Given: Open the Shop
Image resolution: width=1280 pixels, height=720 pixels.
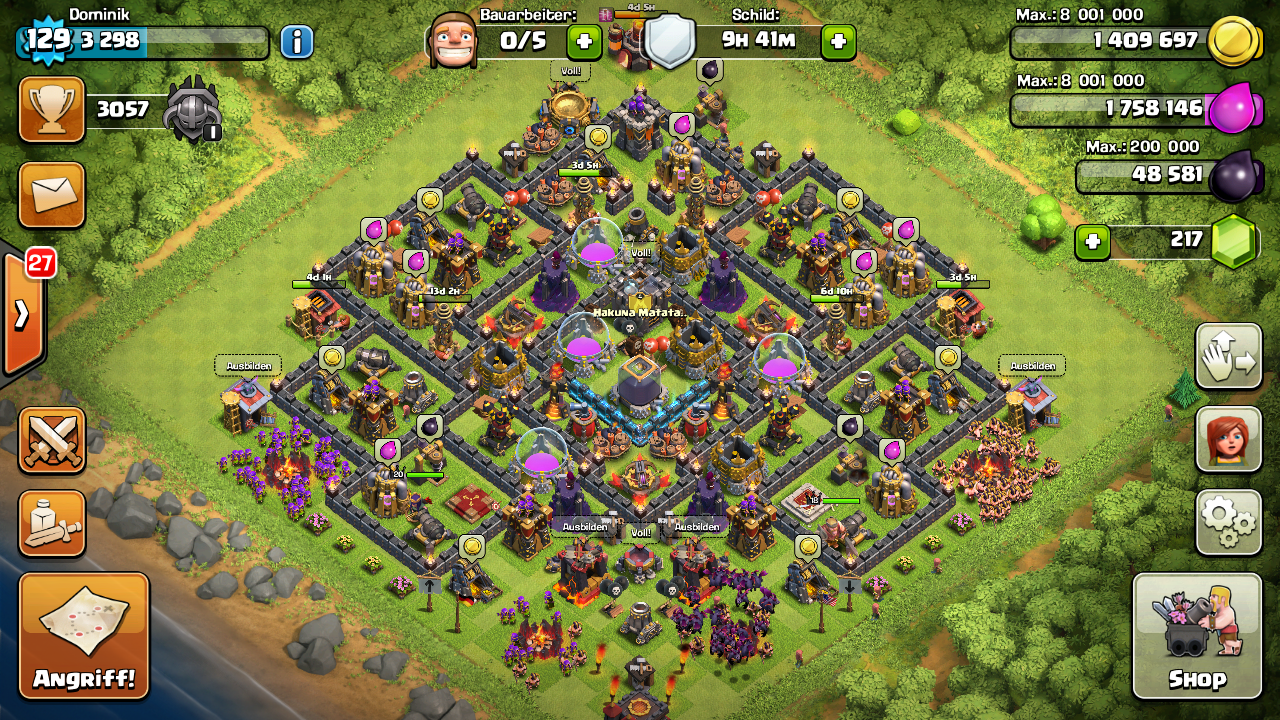Looking at the screenshot, I should pos(1197,636).
